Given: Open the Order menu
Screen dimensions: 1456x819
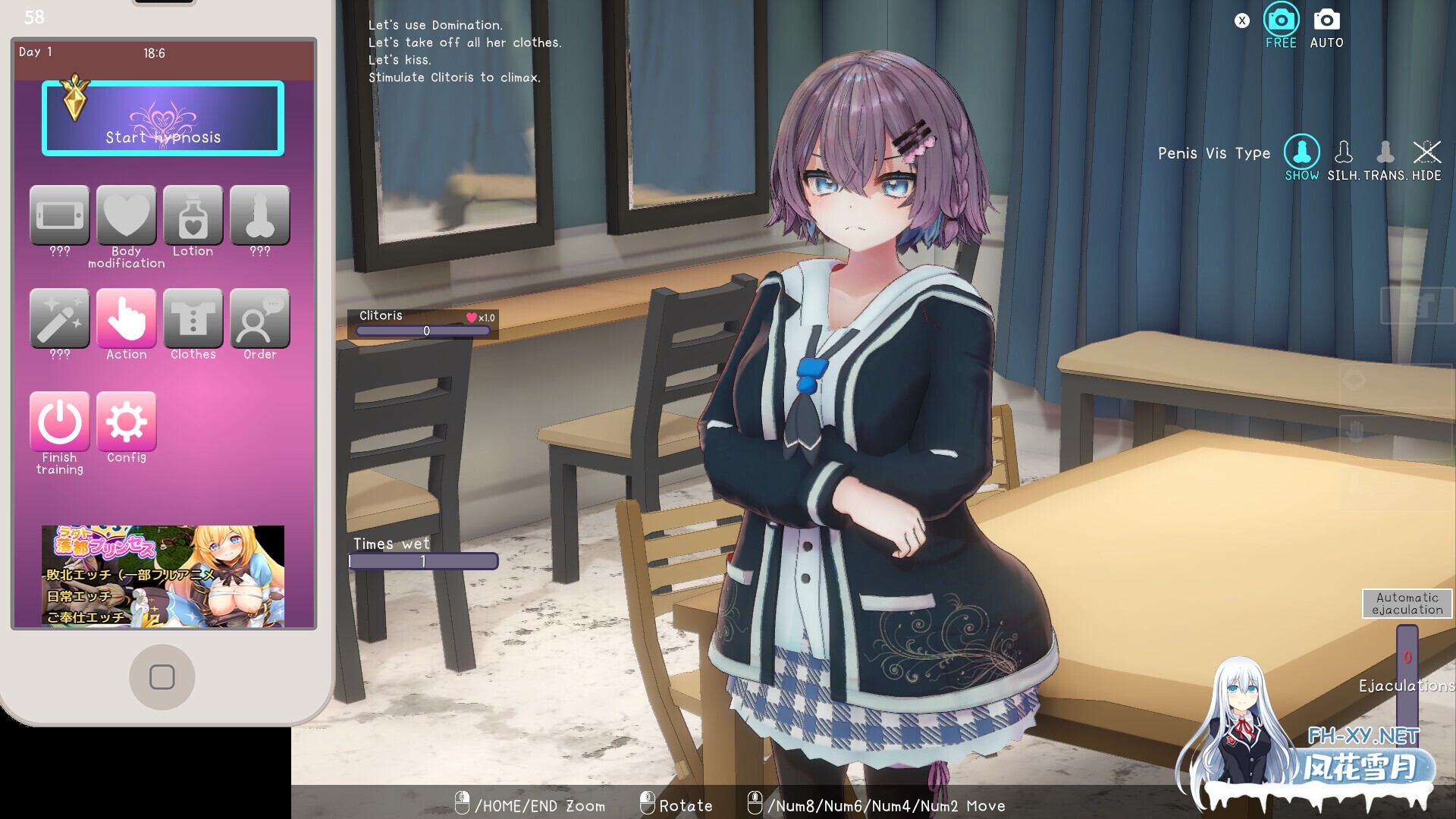Looking at the screenshot, I should point(259,319).
